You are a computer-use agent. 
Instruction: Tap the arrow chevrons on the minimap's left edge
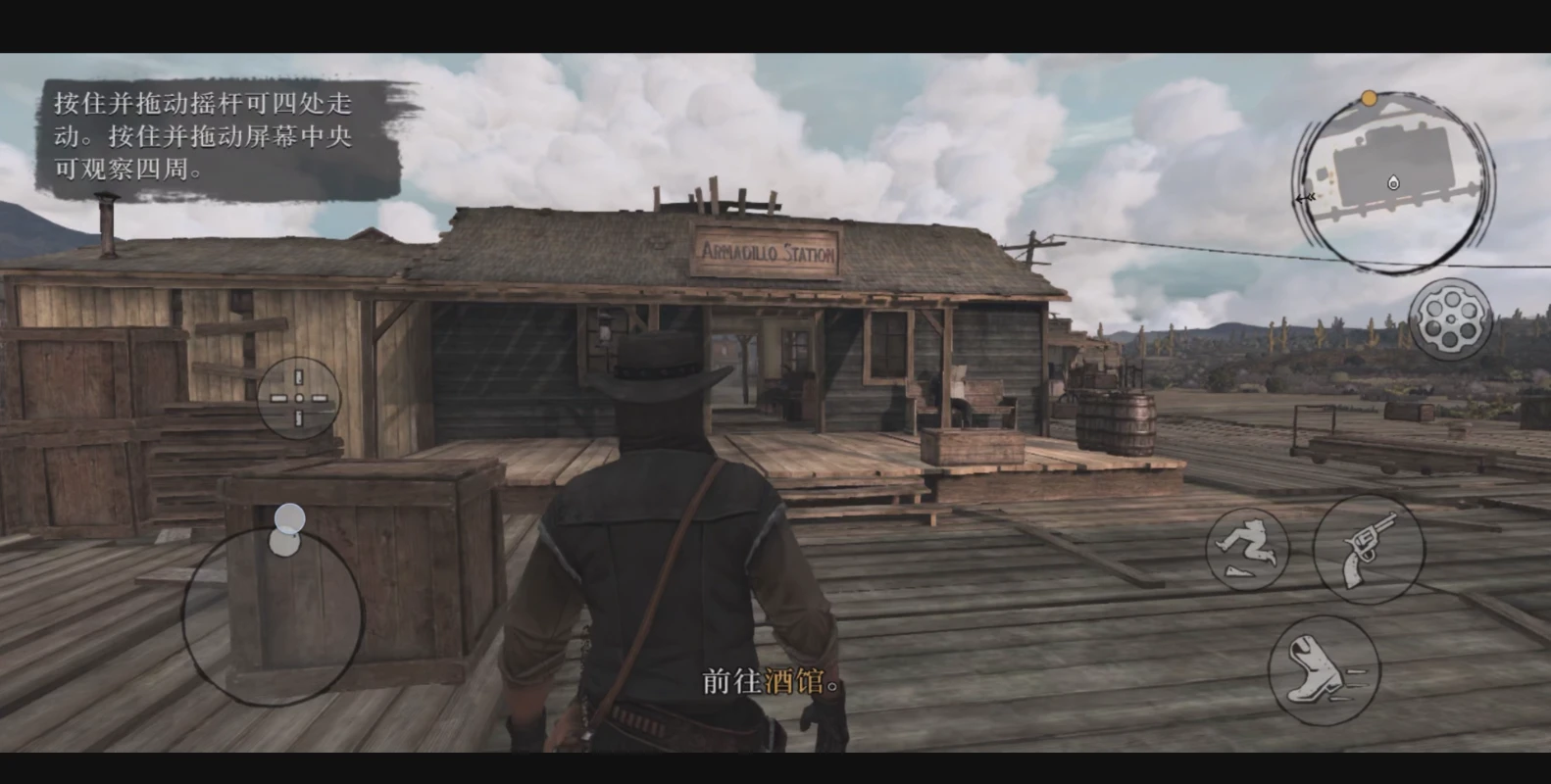click(1307, 198)
